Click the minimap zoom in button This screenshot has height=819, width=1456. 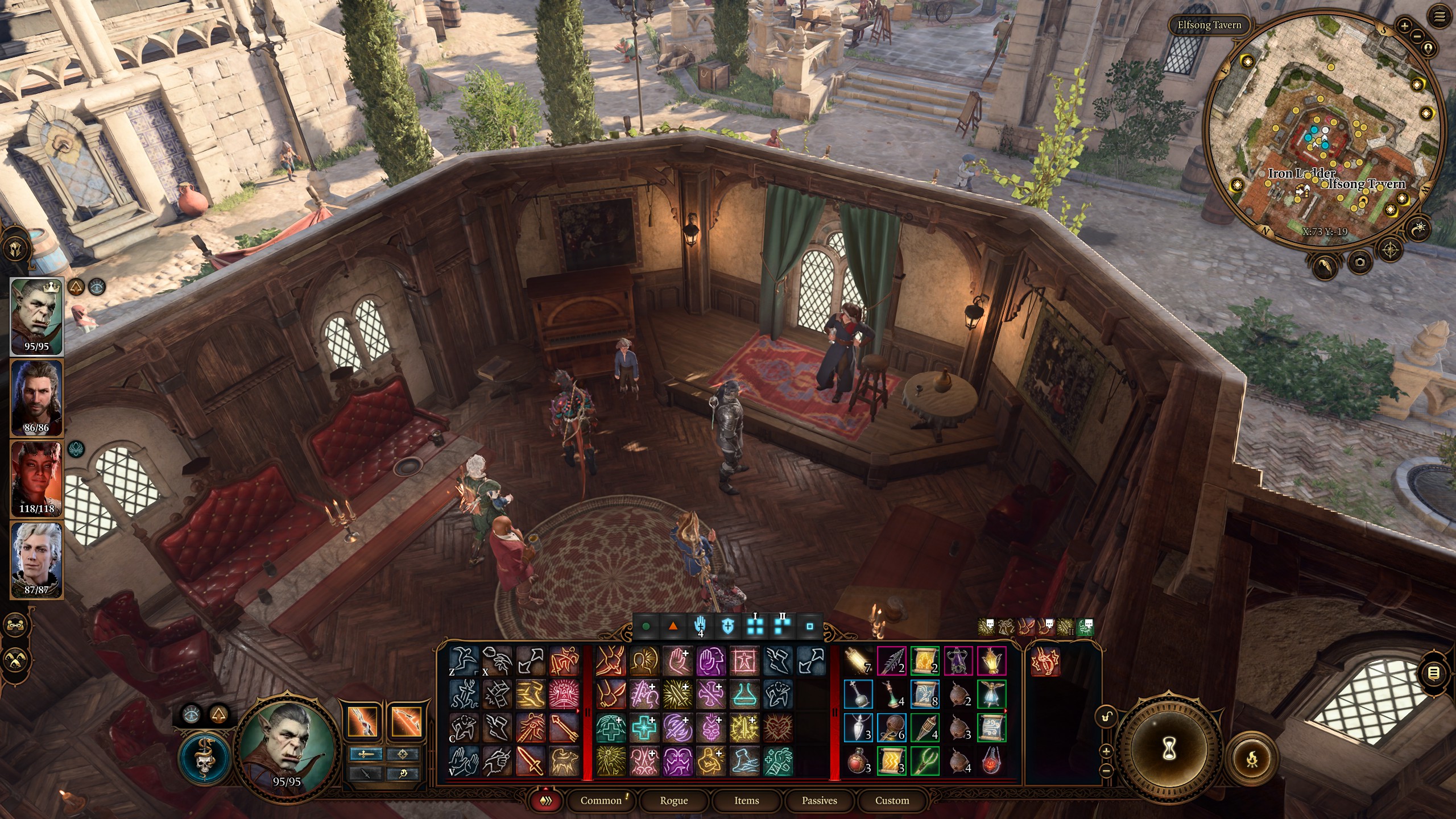1404,24
